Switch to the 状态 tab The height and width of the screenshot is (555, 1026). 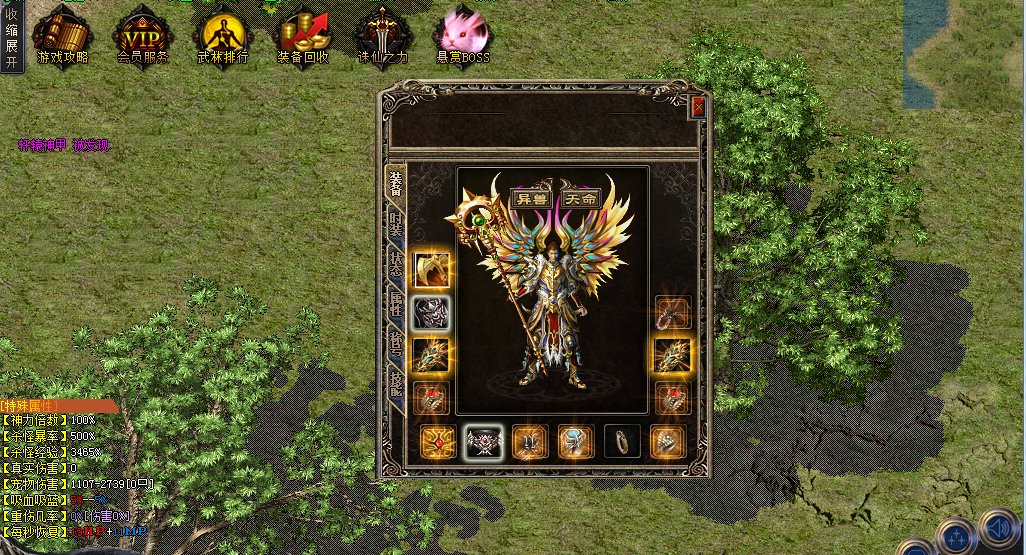(x=397, y=262)
